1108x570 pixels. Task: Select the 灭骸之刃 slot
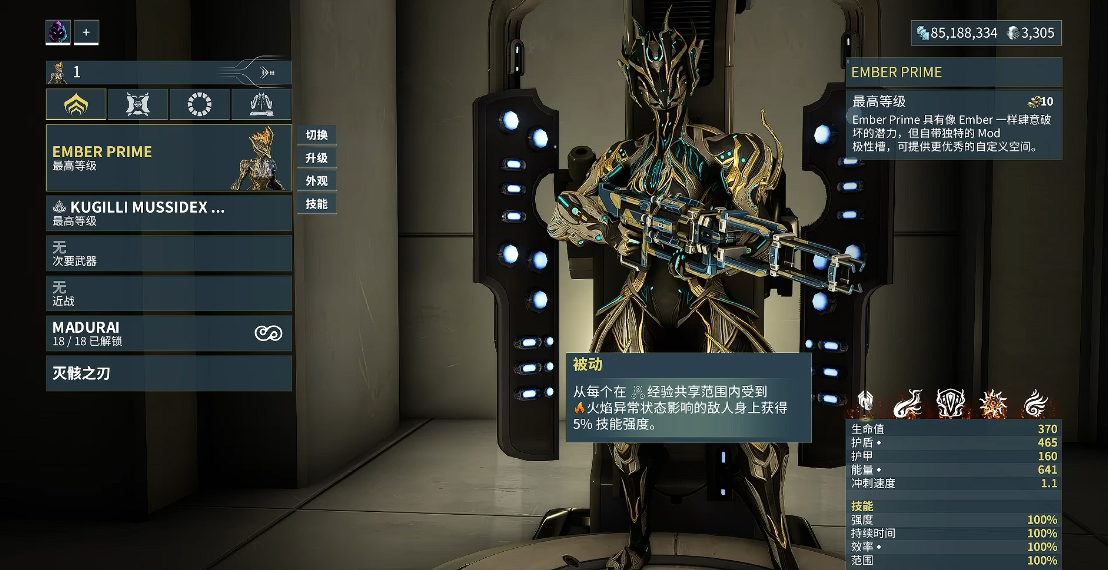tap(168, 374)
